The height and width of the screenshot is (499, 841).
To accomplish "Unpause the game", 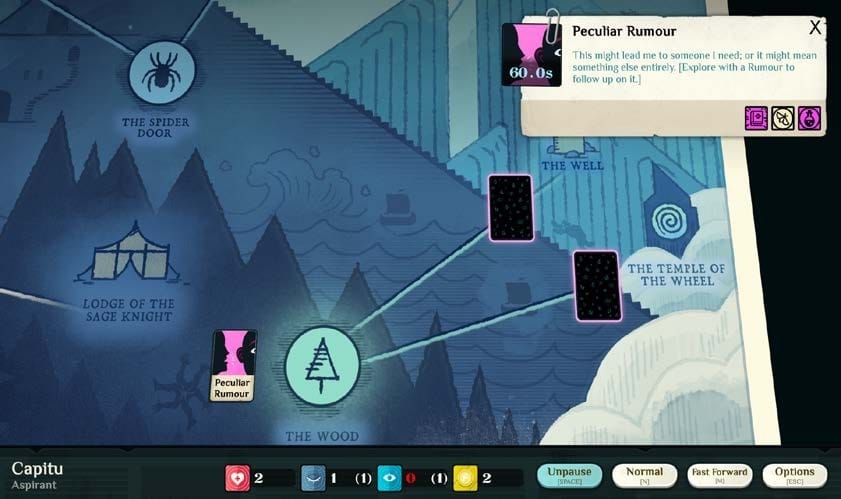I will [570, 476].
